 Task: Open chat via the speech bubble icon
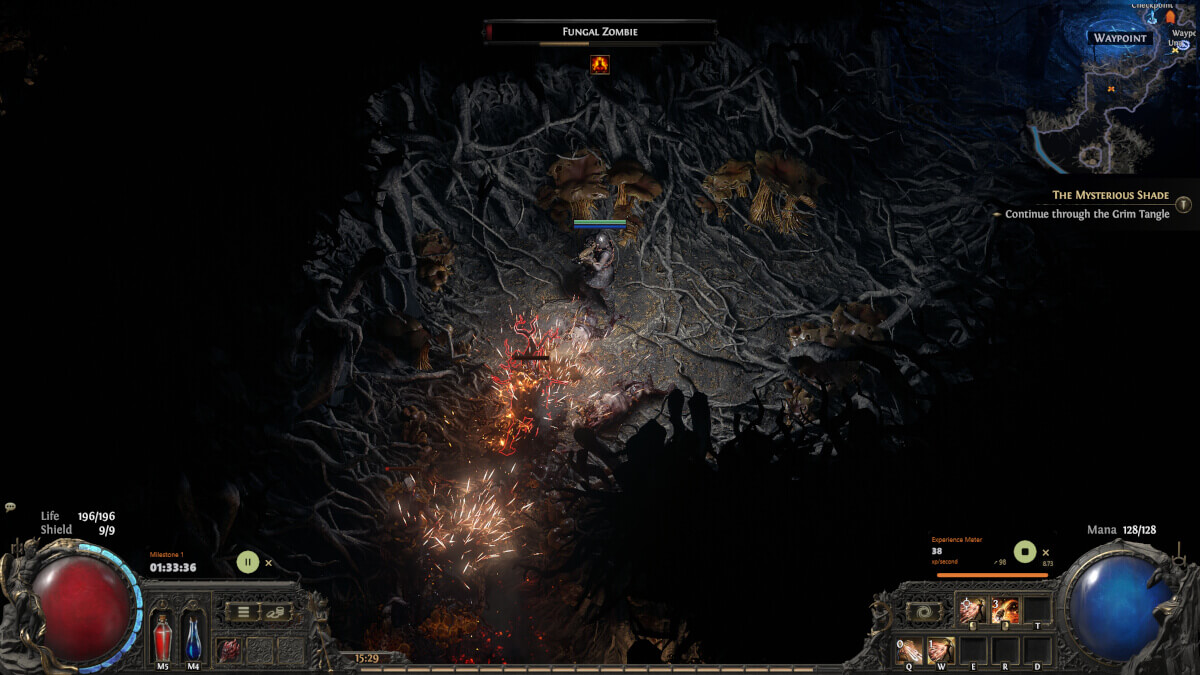point(10,508)
